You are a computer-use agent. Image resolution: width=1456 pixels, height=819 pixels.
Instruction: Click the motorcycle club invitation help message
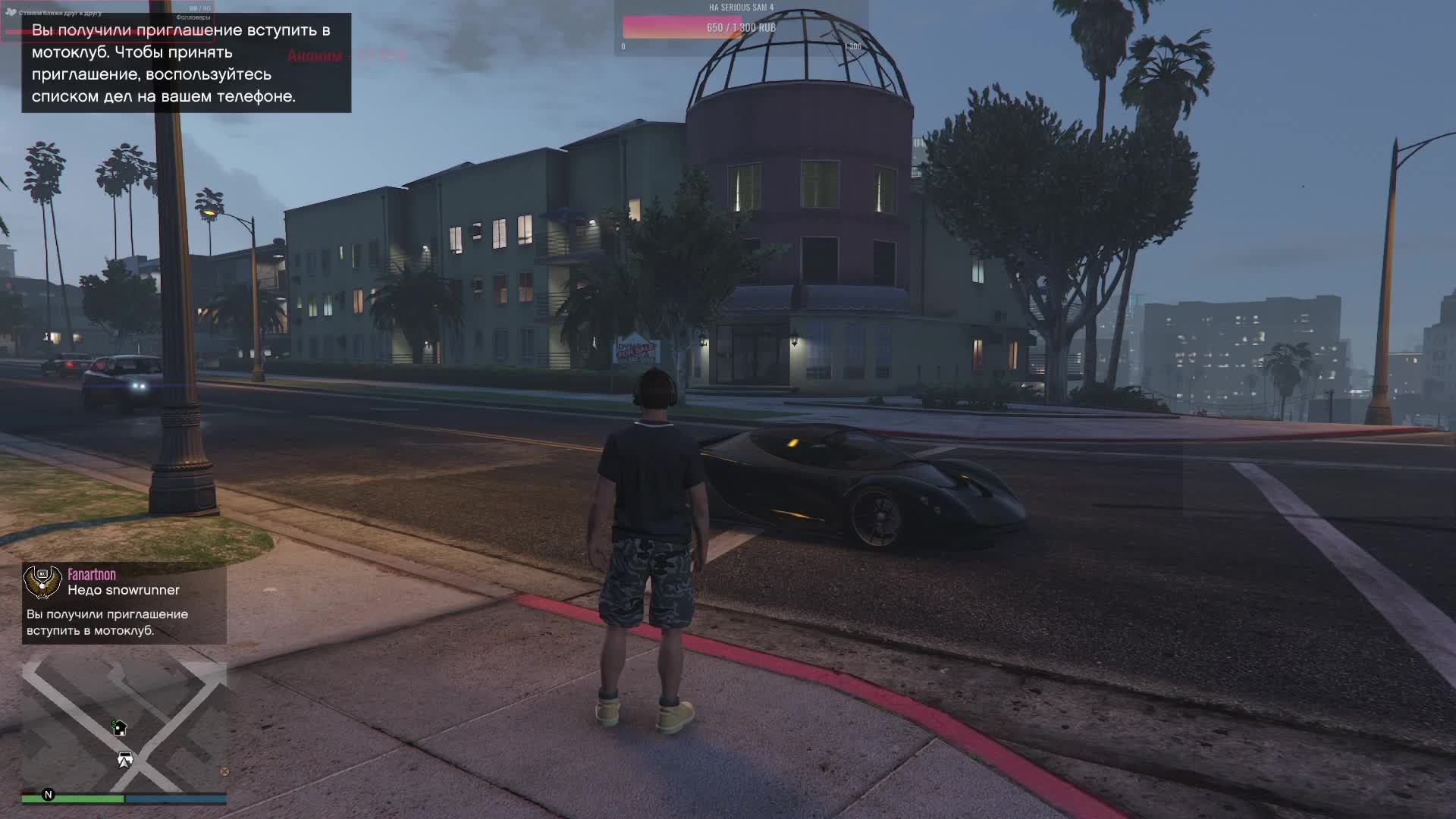pyautogui.click(x=186, y=63)
